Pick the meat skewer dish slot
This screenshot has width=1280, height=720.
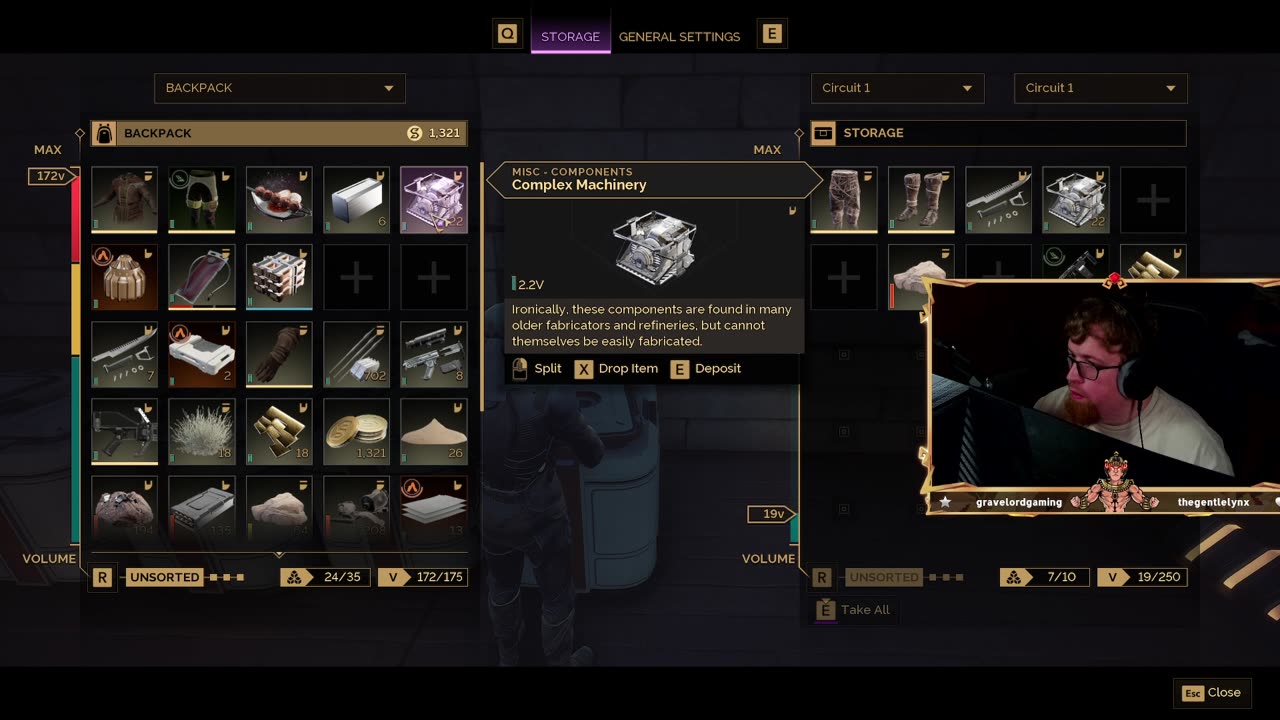[x=279, y=199]
